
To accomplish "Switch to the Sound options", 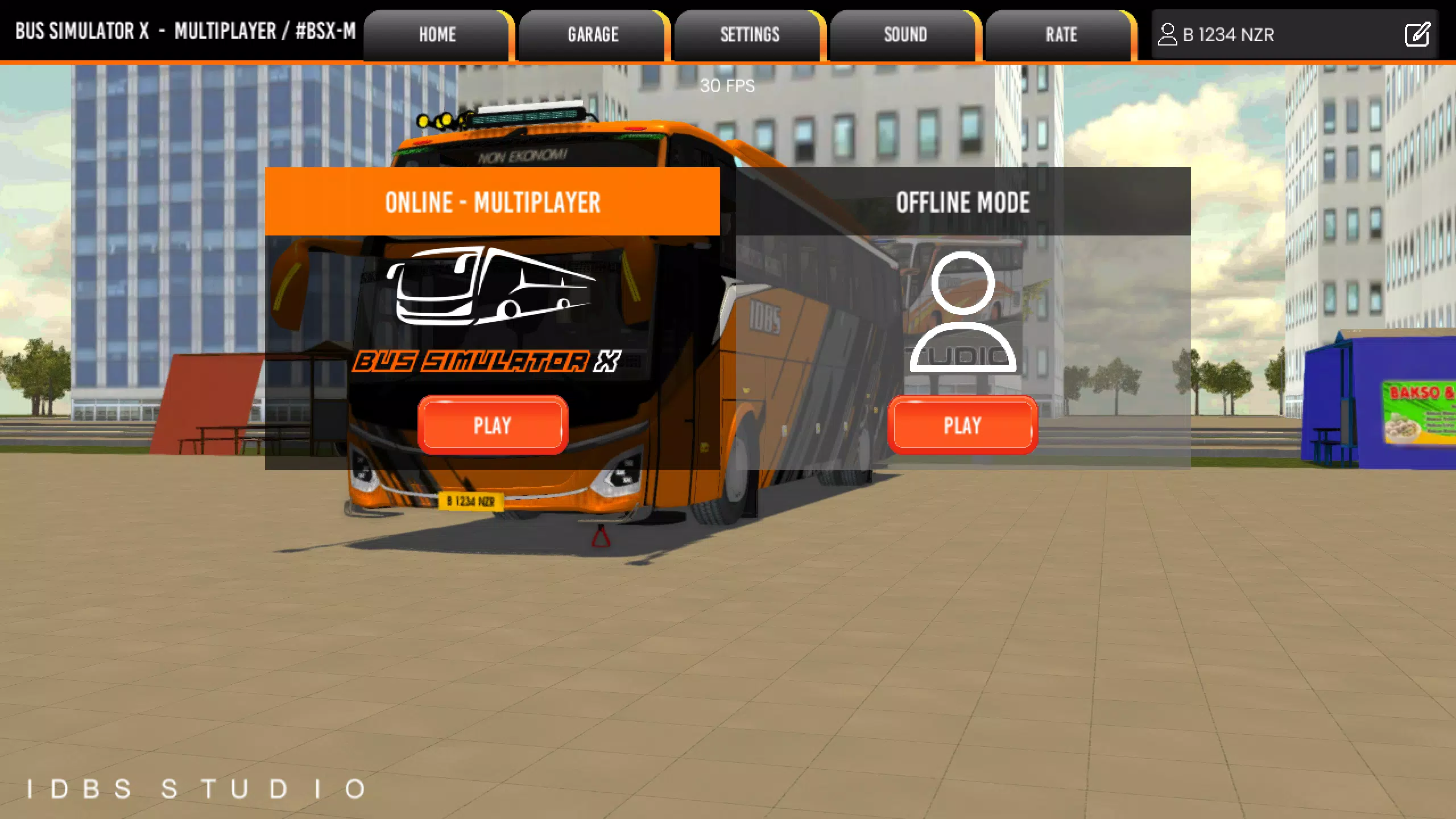I will [x=905, y=35].
